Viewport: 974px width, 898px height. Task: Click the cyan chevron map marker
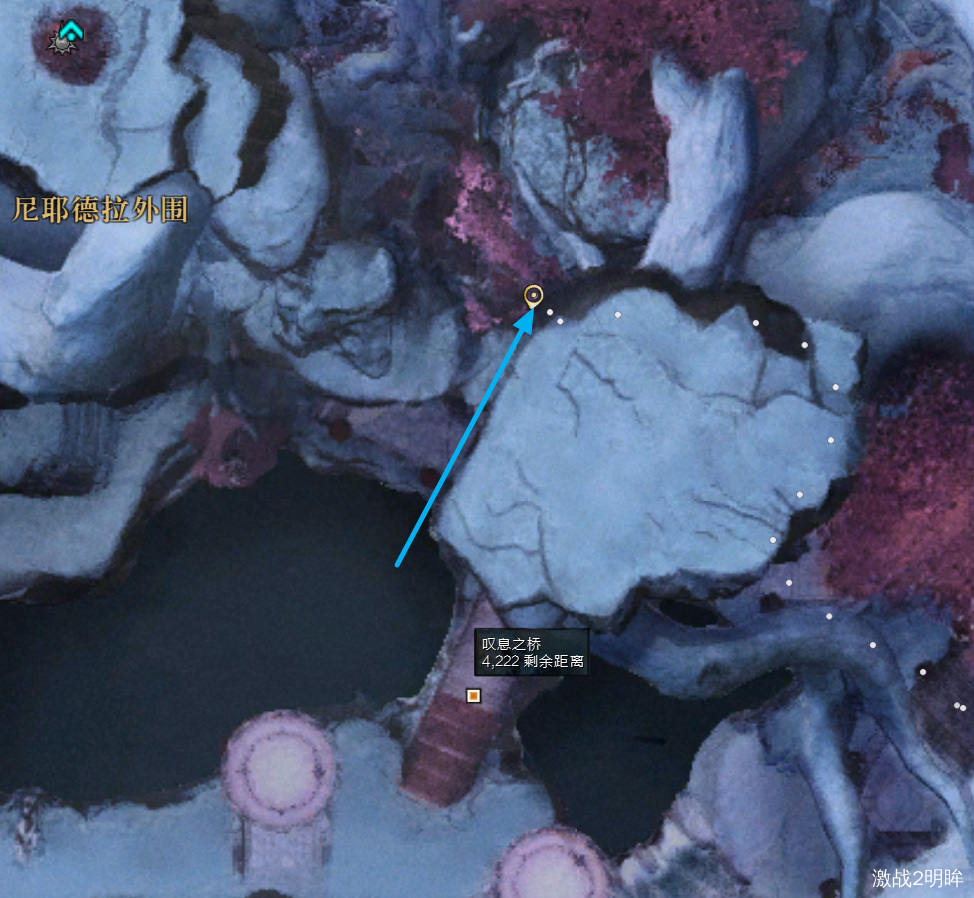tap(69, 32)
